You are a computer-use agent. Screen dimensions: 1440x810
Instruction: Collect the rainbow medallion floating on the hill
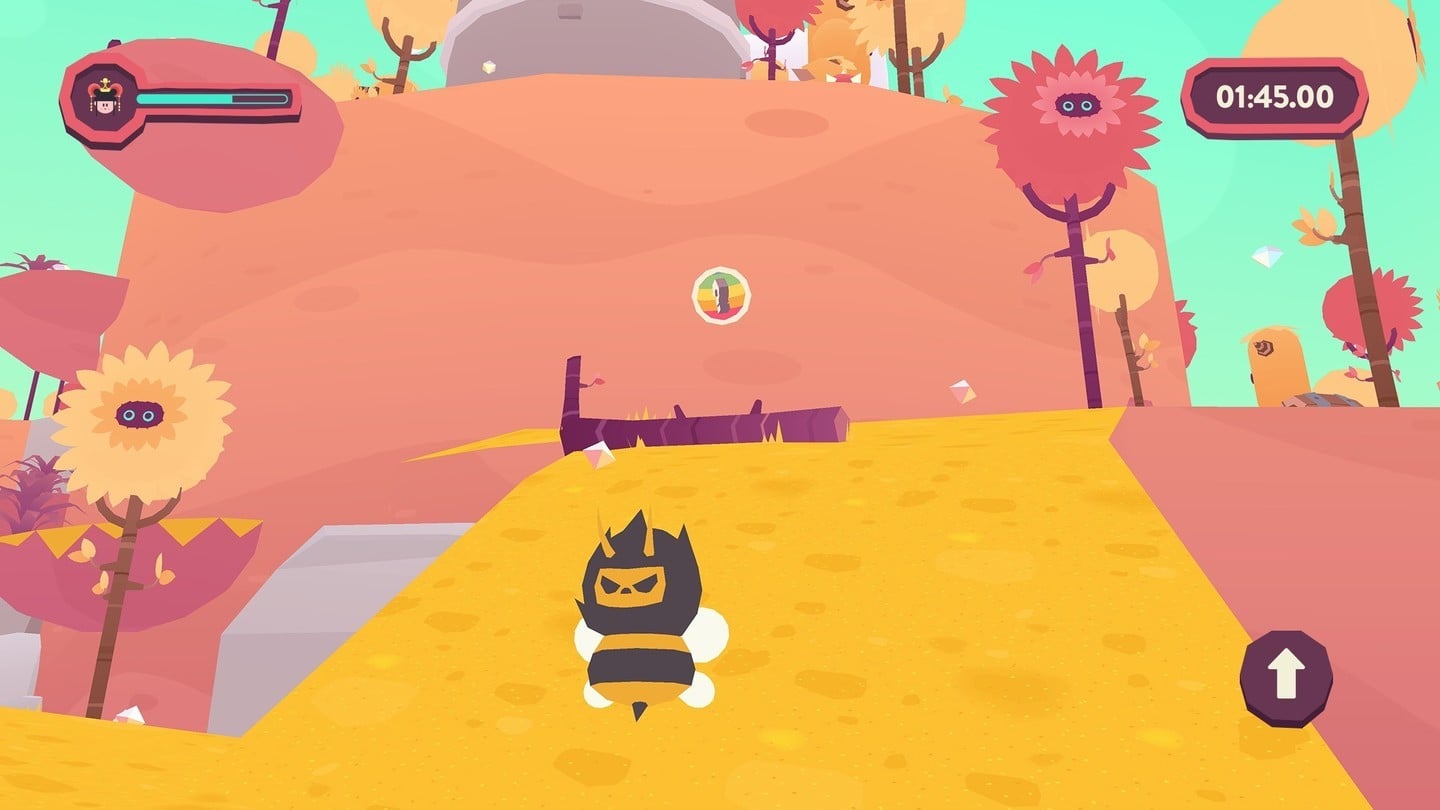[719, 294]
